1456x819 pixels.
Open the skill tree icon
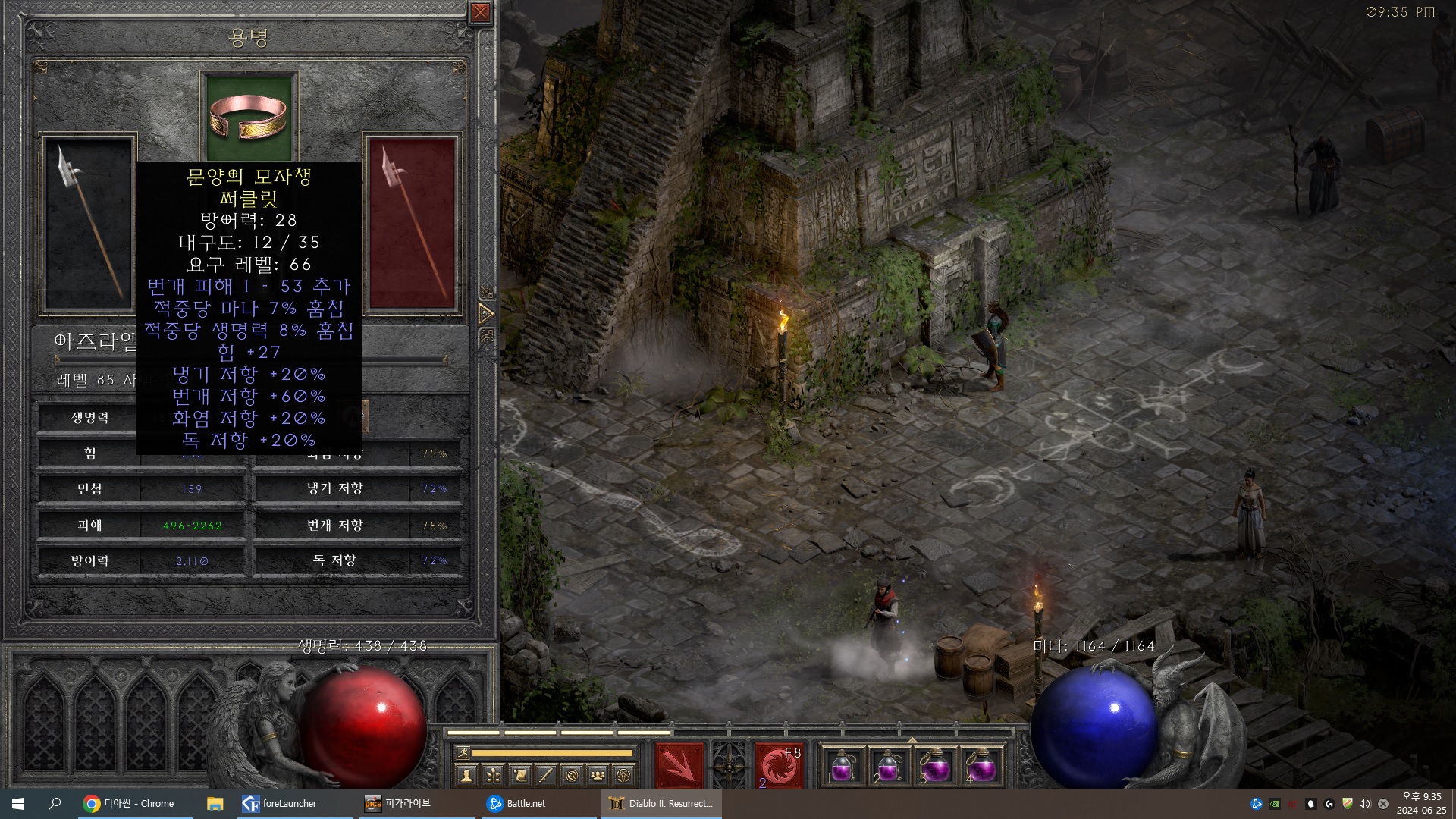(493, 775)
